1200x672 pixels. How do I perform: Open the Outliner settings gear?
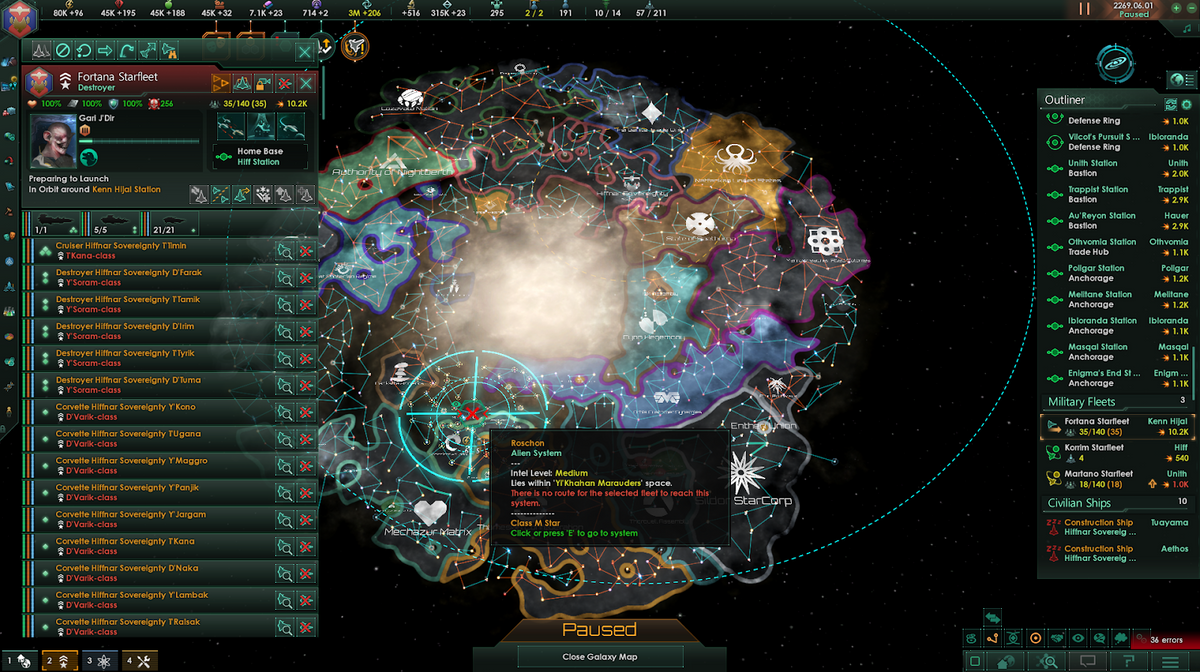pyautogui.click(x=1186, y=104)
